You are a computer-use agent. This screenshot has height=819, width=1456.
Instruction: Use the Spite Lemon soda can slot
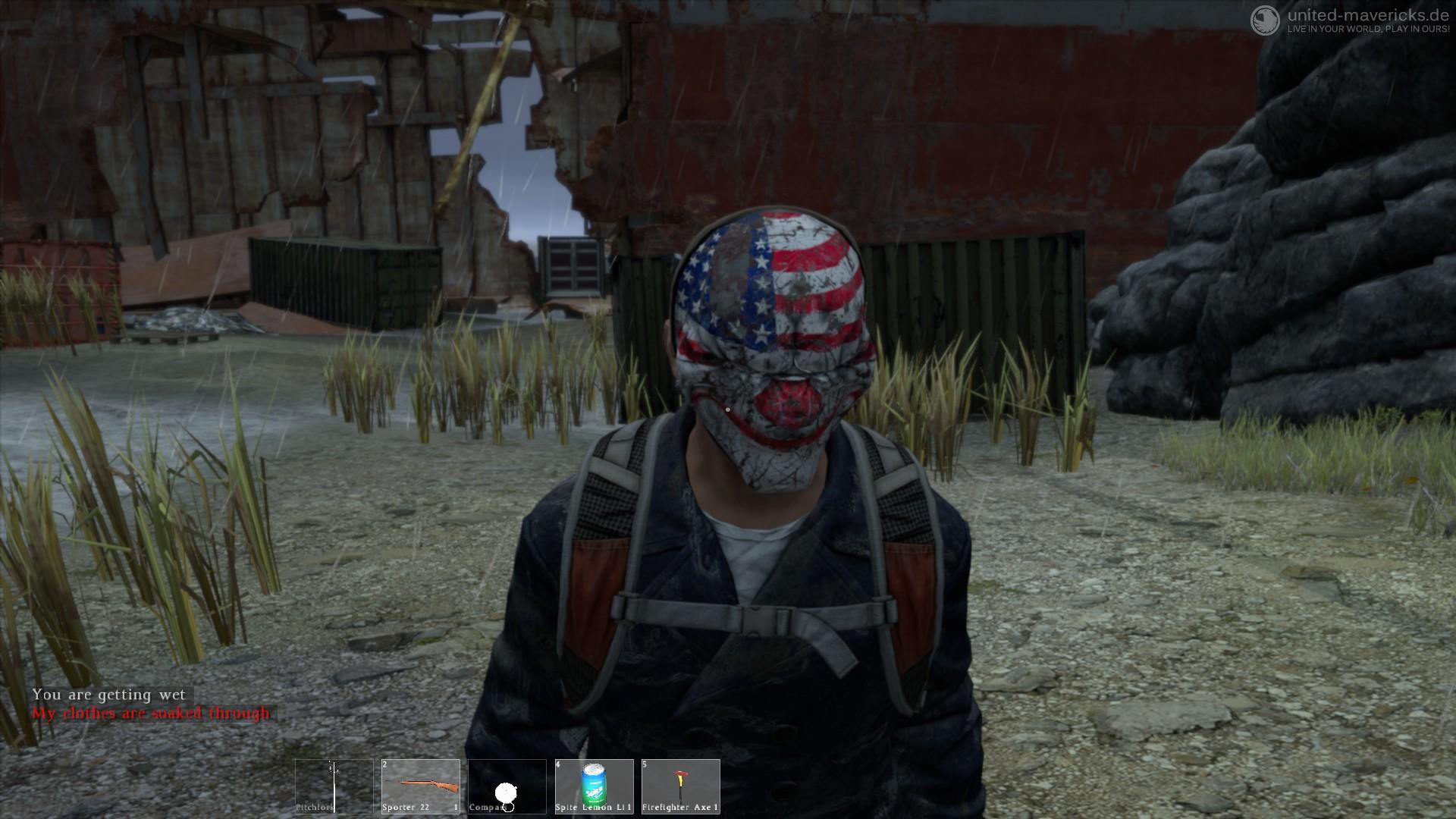coord(595,786)
